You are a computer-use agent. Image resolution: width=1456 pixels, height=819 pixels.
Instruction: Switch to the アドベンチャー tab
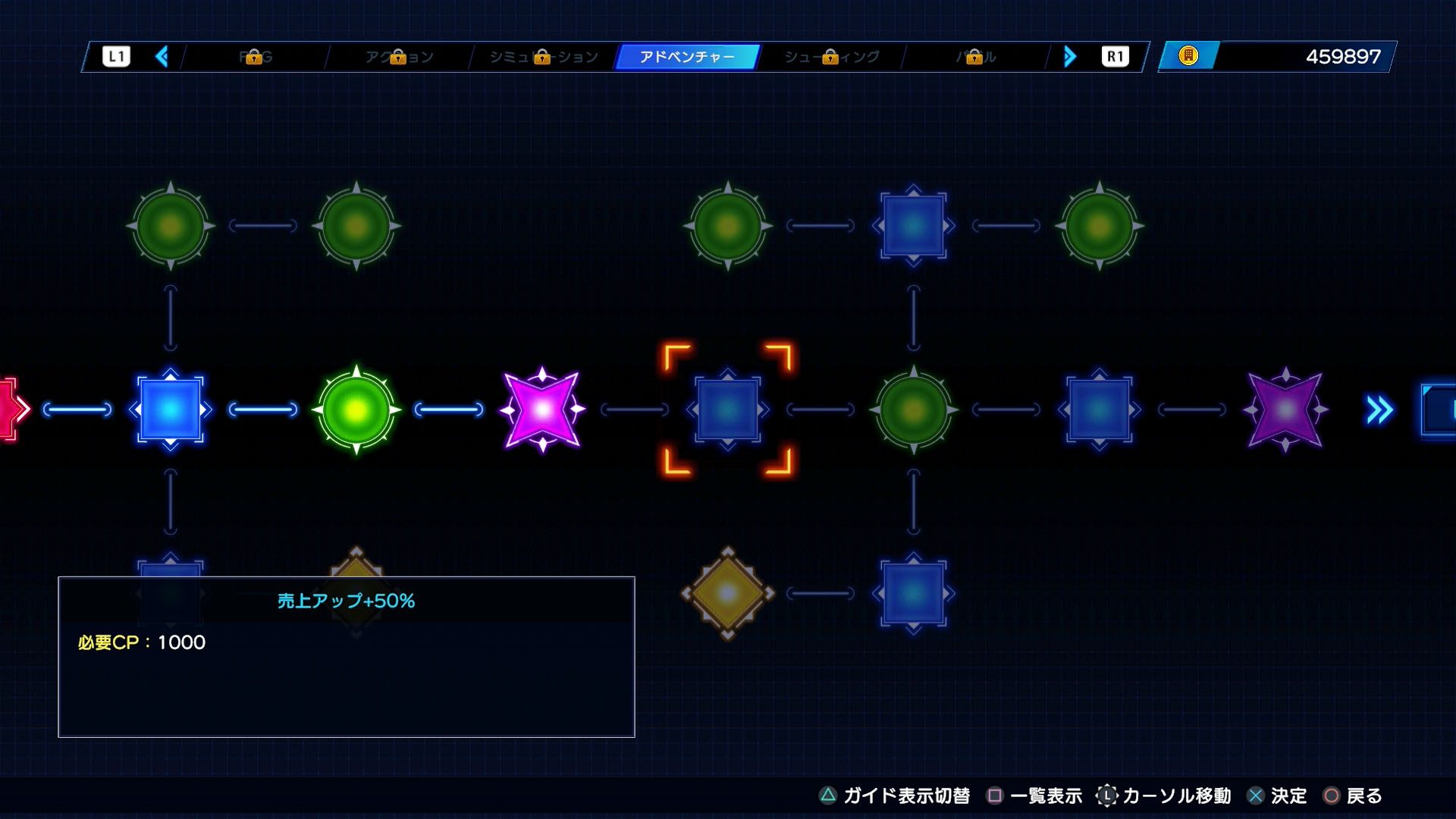coord(686,57)
